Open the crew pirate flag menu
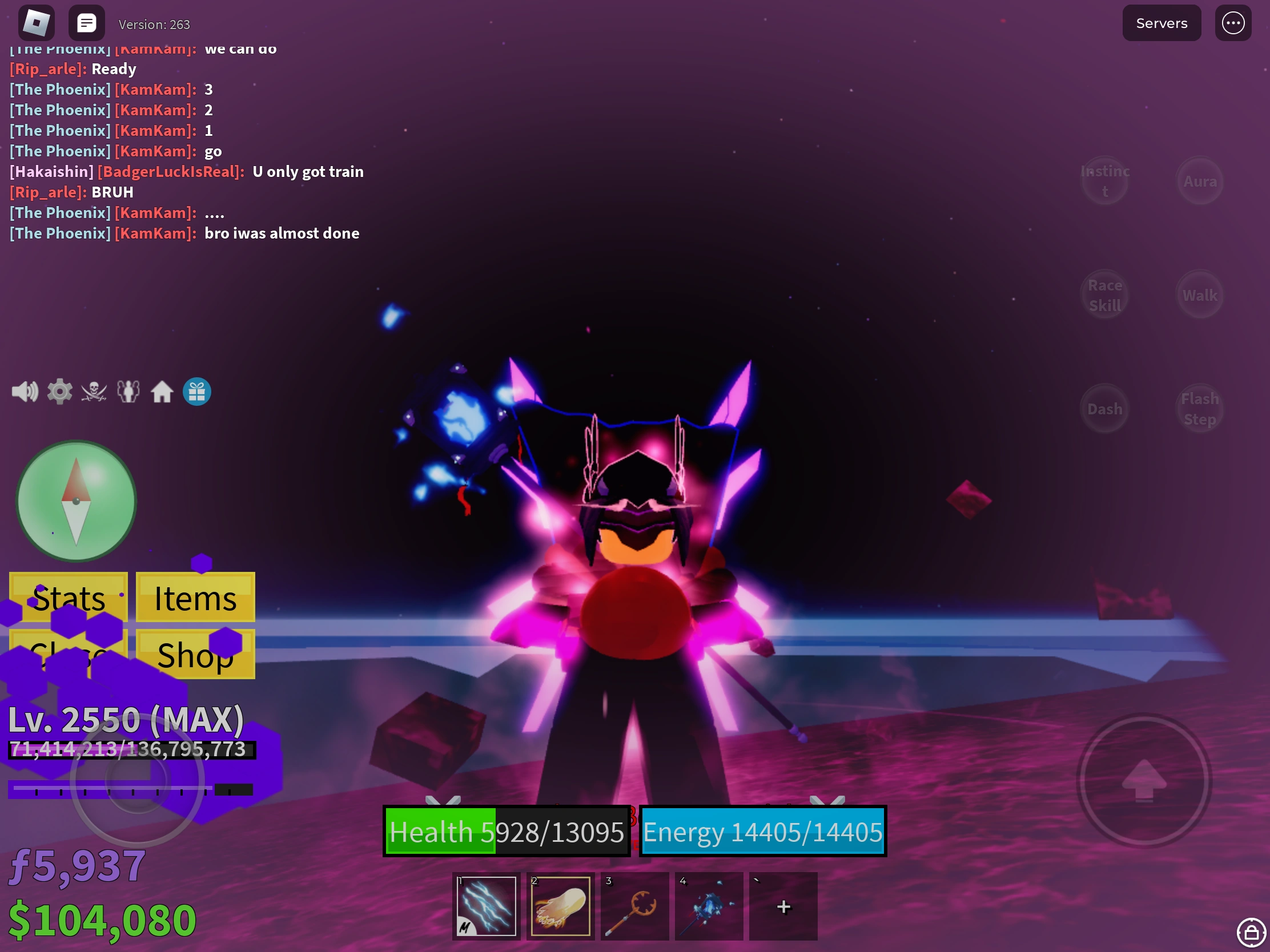The image size is (1270, 952). pyautogui.click(x=94, y=391)
